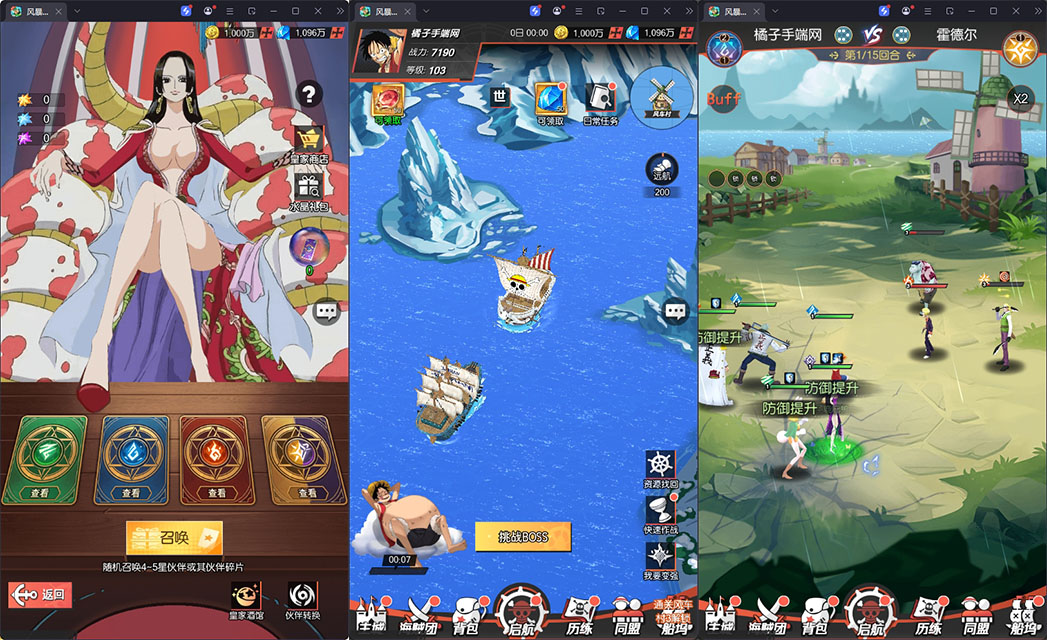This screenshot has width=1047, height=640.
Task: Open the 伙伴转换 partner conversion icon
Action: (302, 597)
